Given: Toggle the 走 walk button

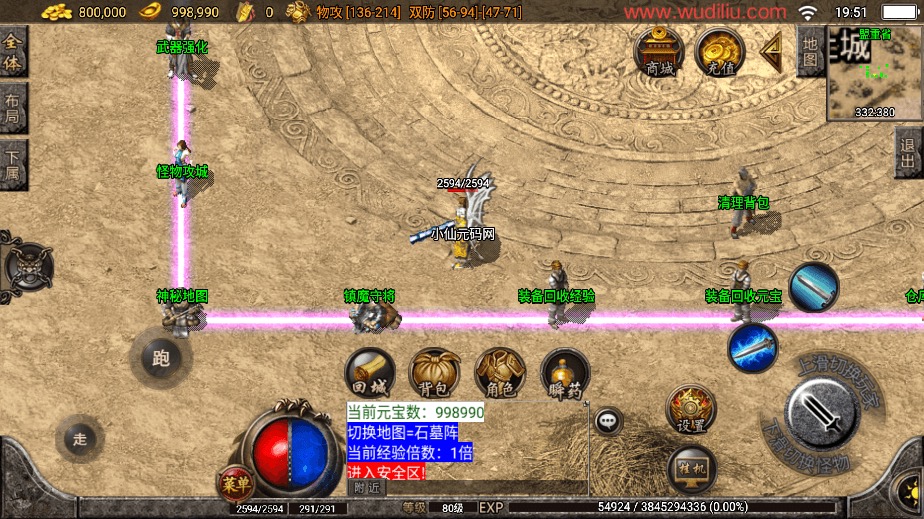Looking at the screenshot, I should 81,438.
